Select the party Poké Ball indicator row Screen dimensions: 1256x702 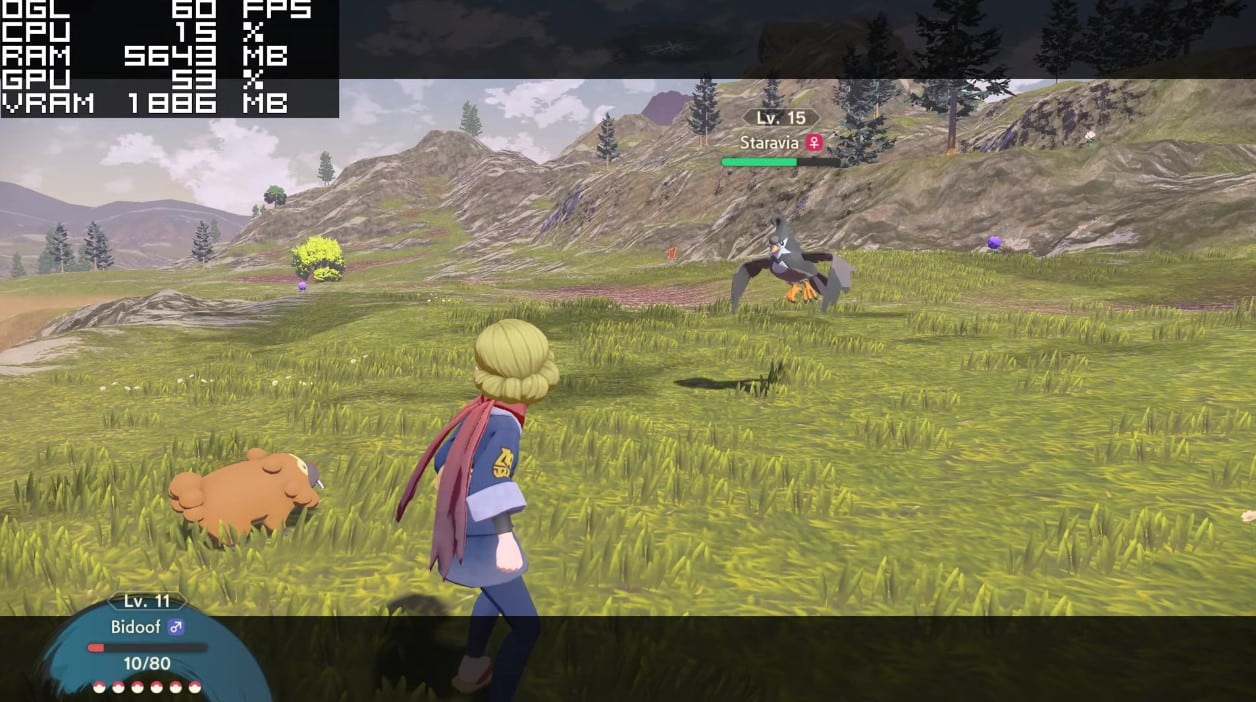[x=147, y=687]
